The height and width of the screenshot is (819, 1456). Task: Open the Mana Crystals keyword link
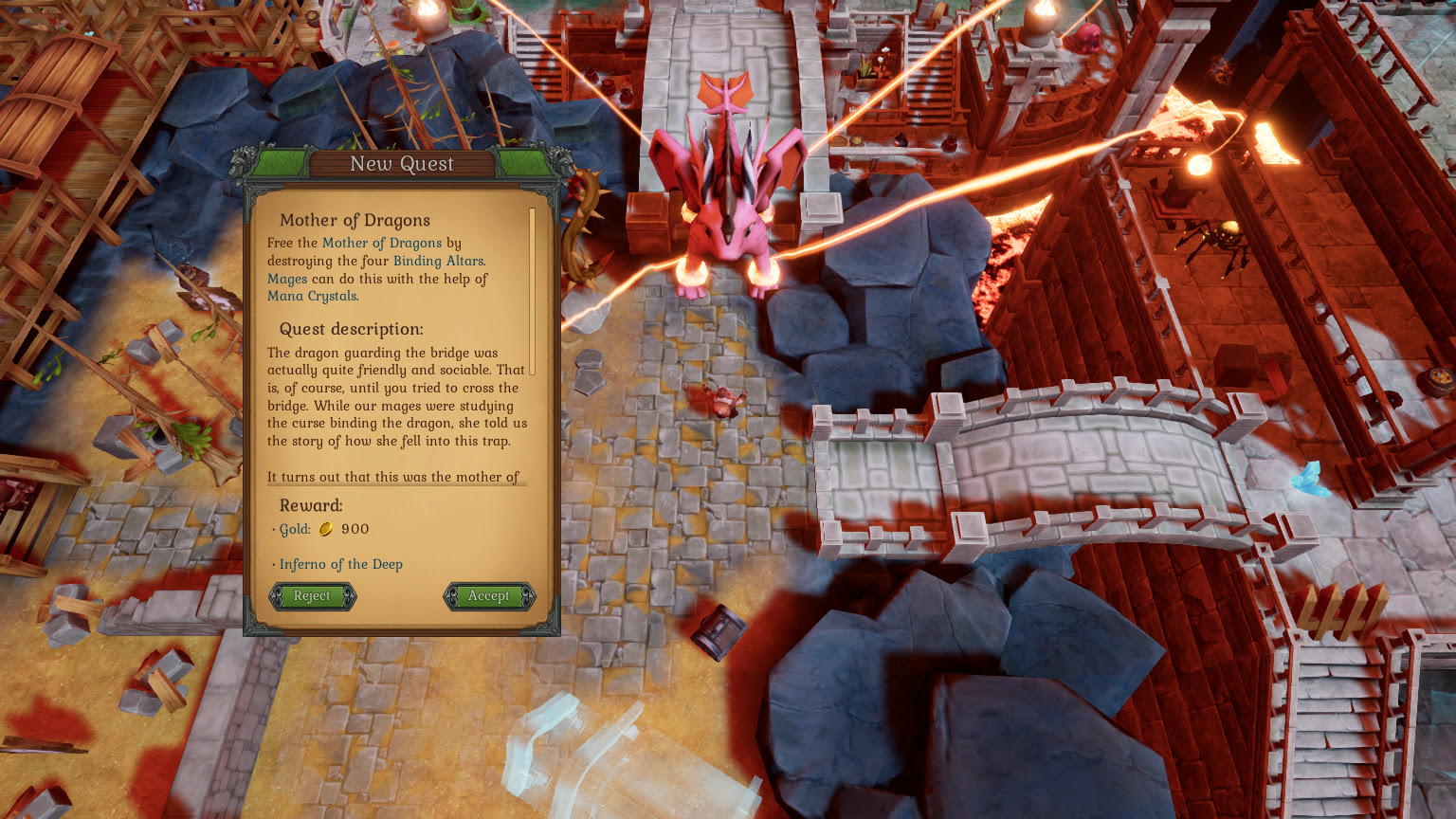coord(312,296)
